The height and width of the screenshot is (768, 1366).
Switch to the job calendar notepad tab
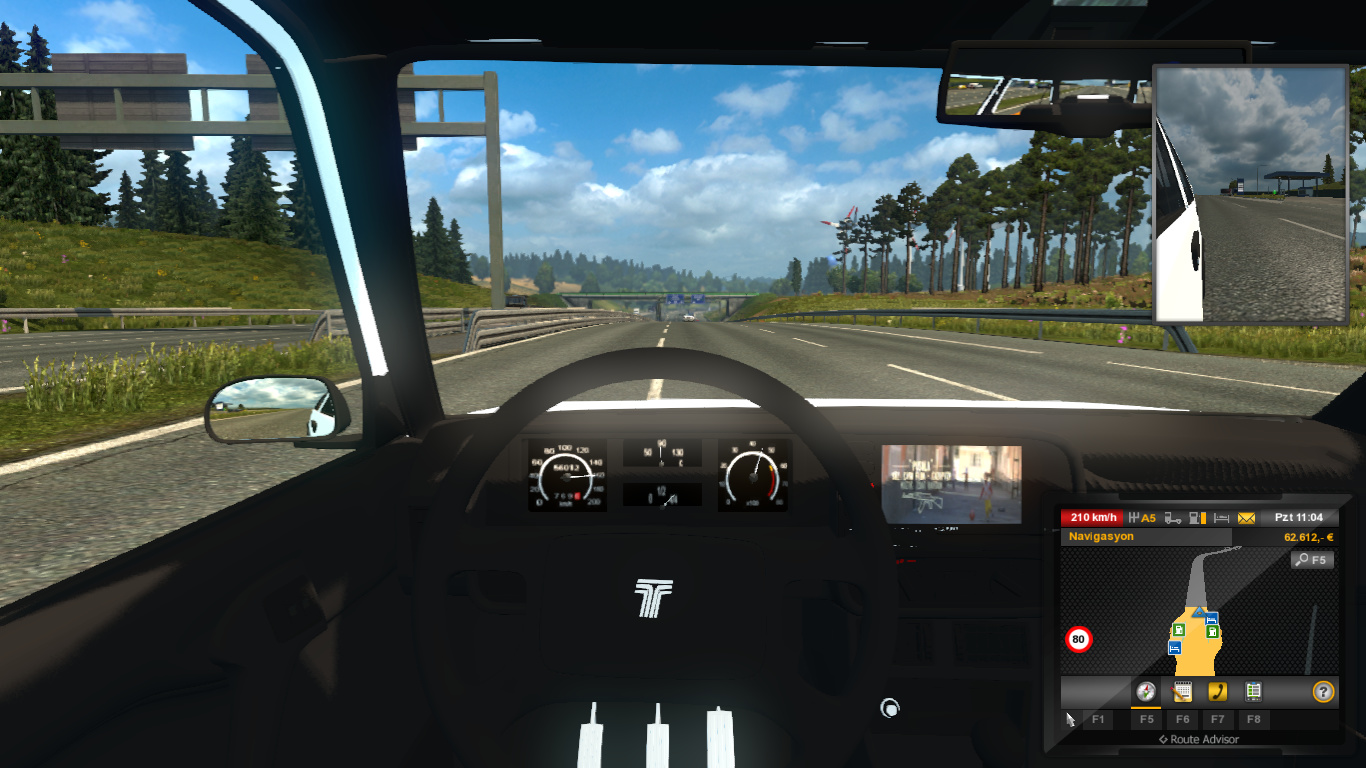tap(1182, 691)
